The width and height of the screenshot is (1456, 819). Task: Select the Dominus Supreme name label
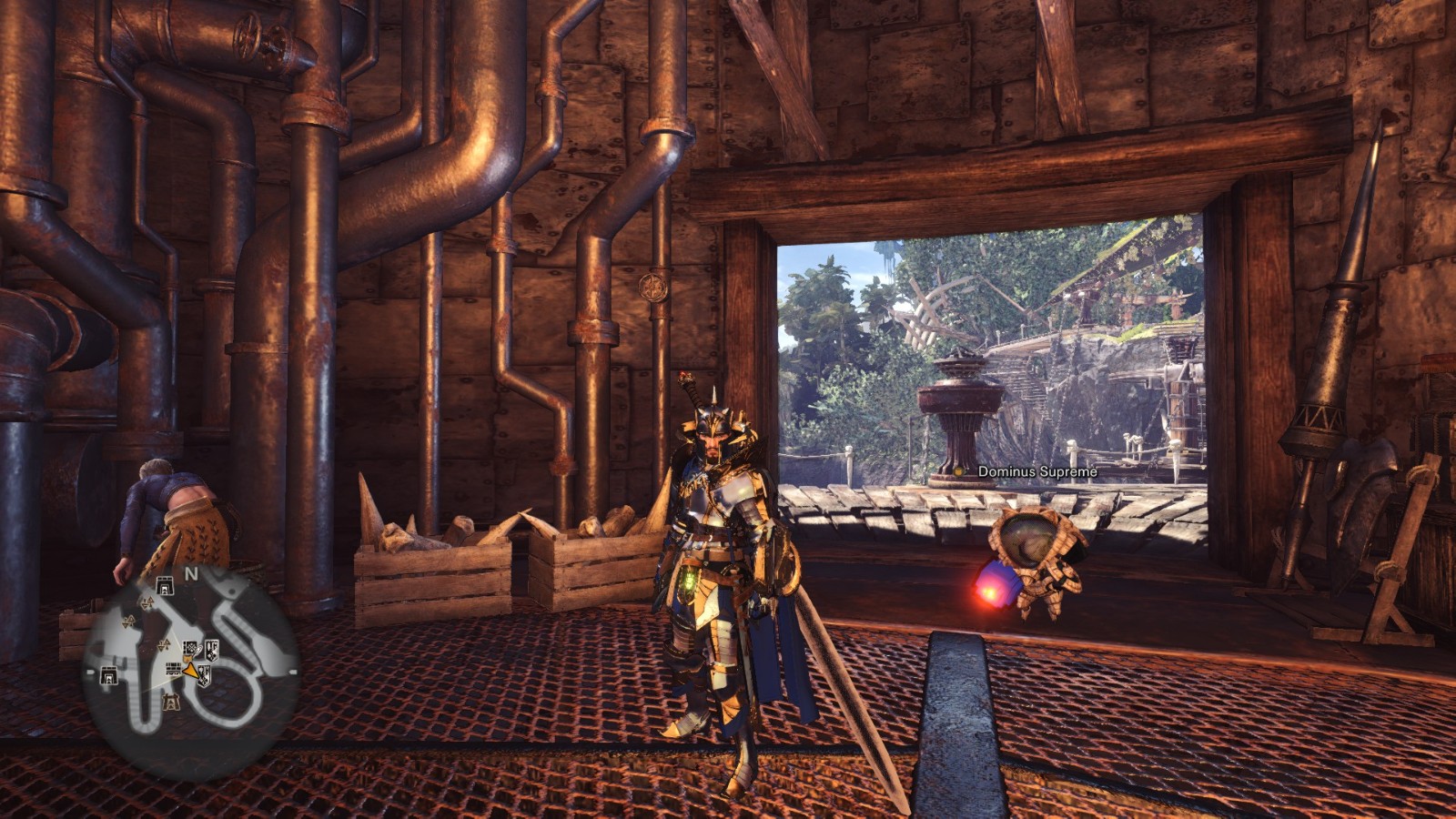coord(1037,472)
